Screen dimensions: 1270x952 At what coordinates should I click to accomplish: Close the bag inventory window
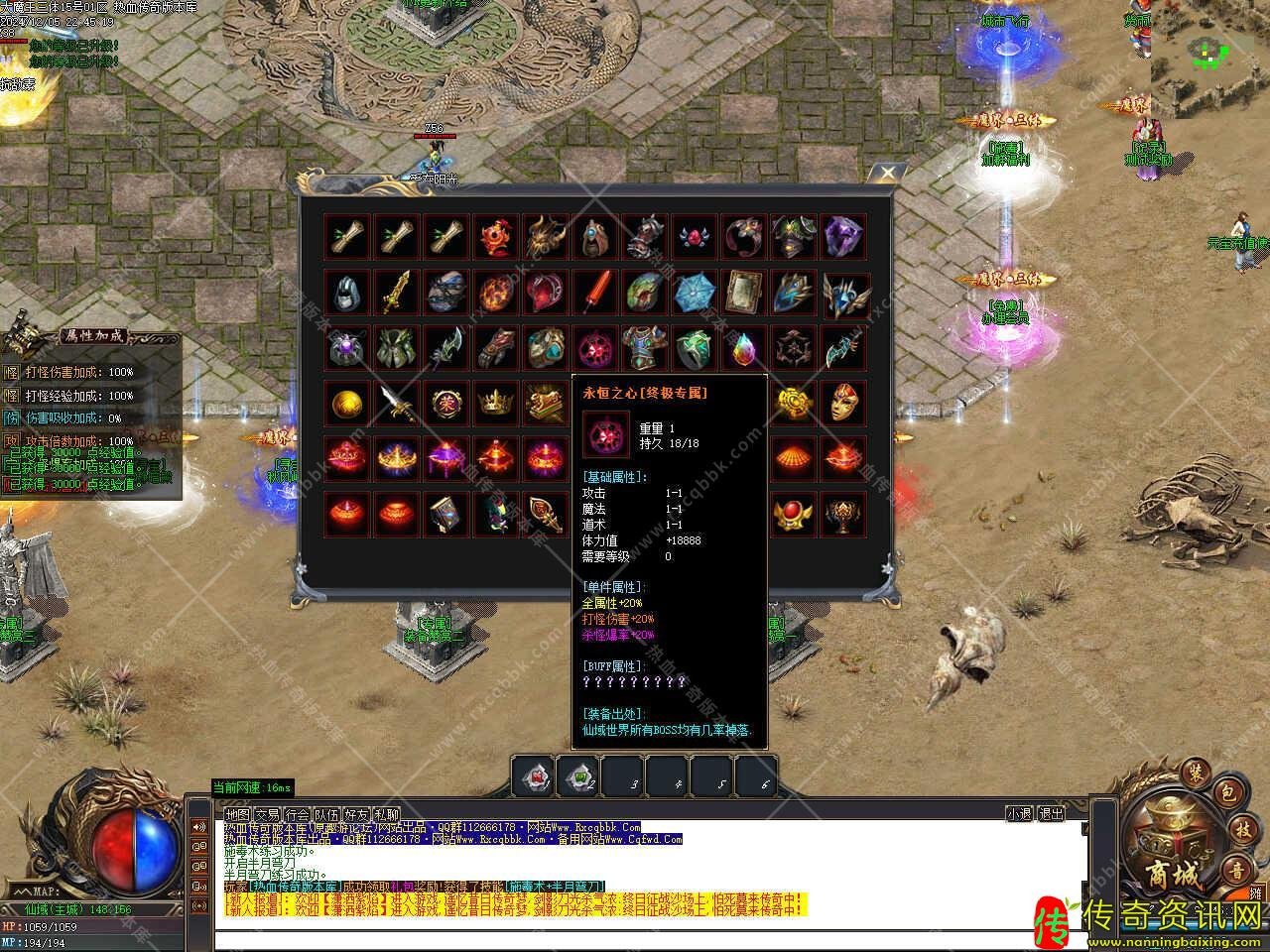coord(887,174)
